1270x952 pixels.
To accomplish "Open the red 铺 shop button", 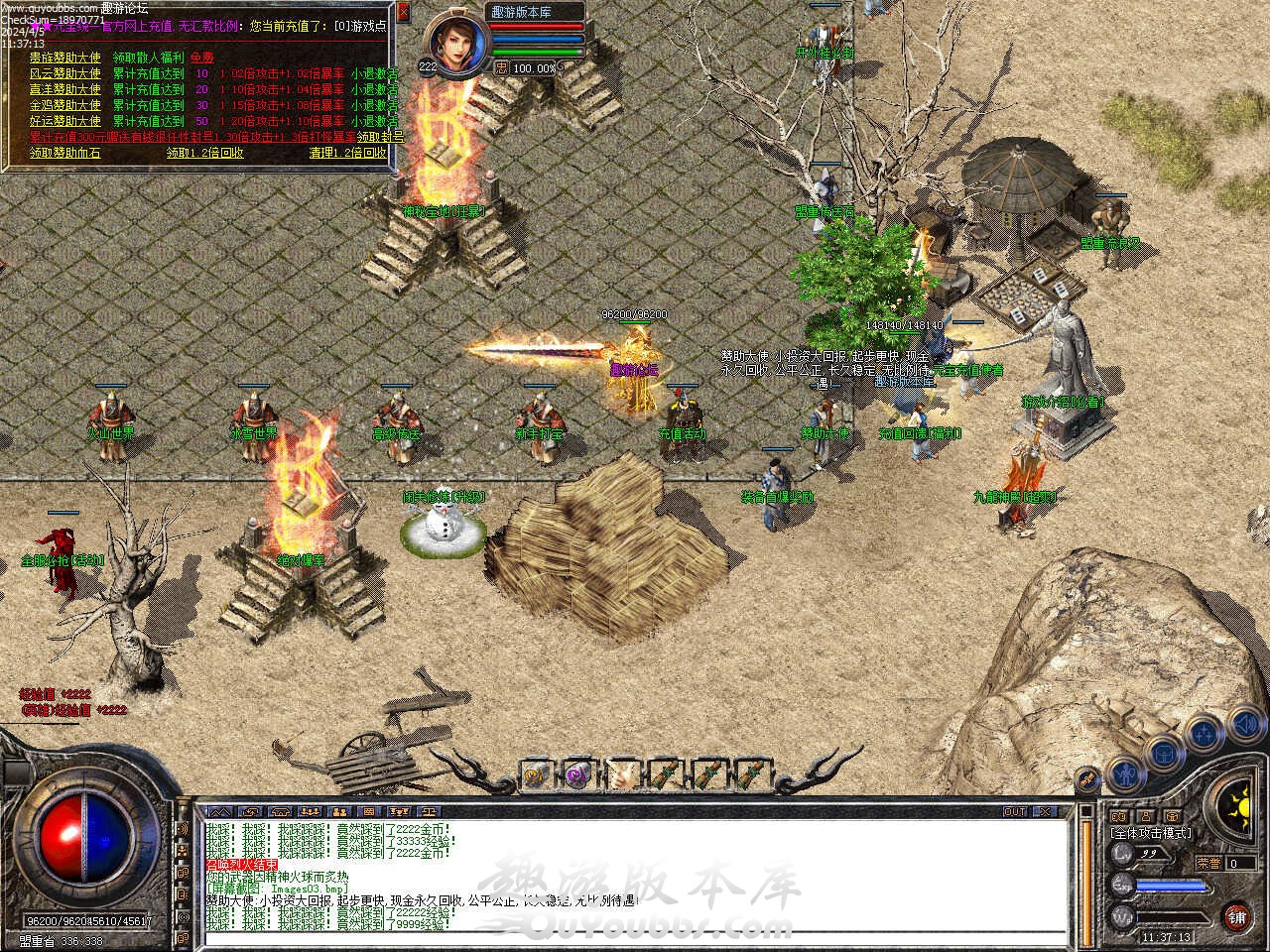I will coord(1236,914).
